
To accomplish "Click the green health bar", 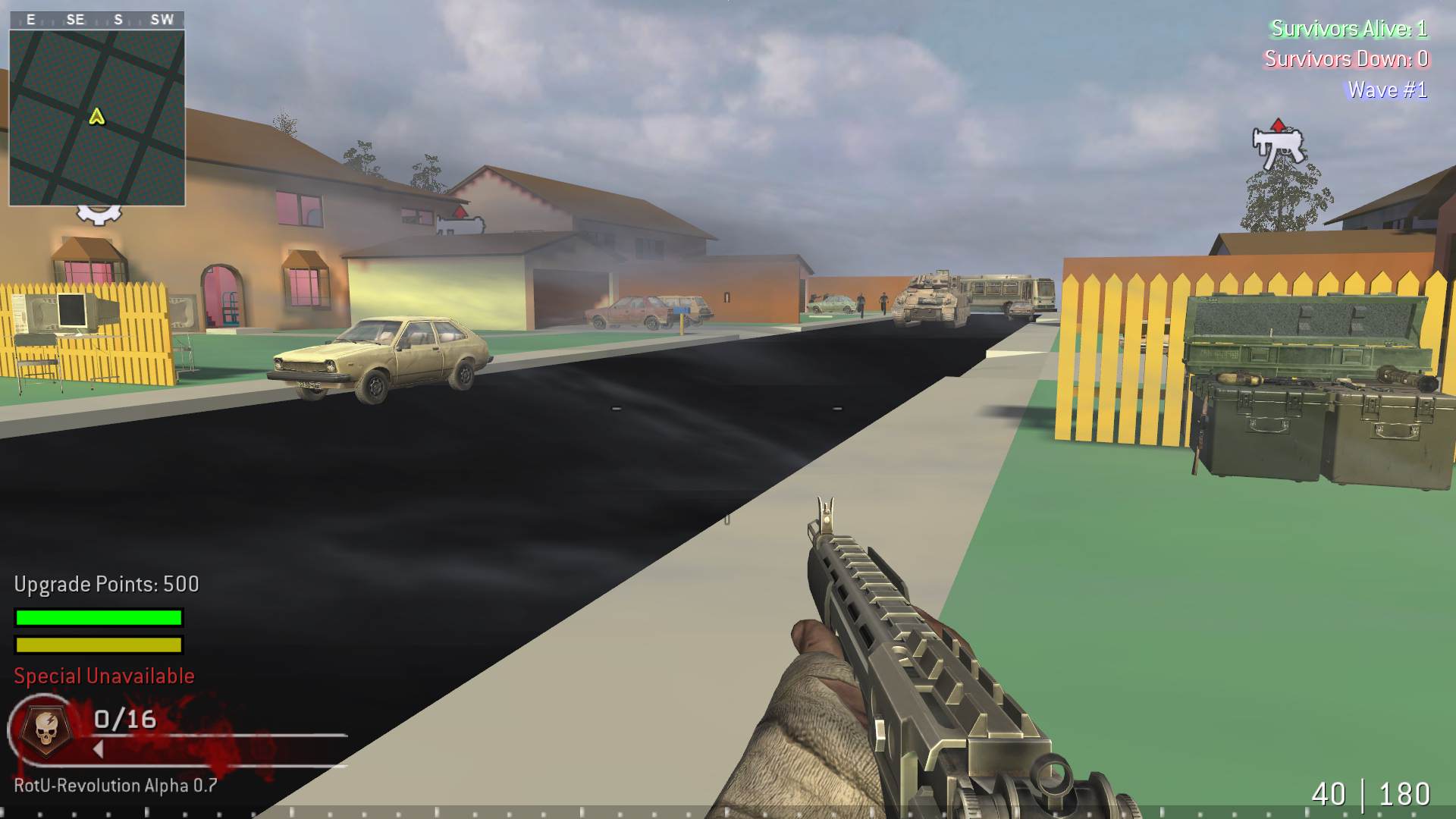I will [97, 617].
